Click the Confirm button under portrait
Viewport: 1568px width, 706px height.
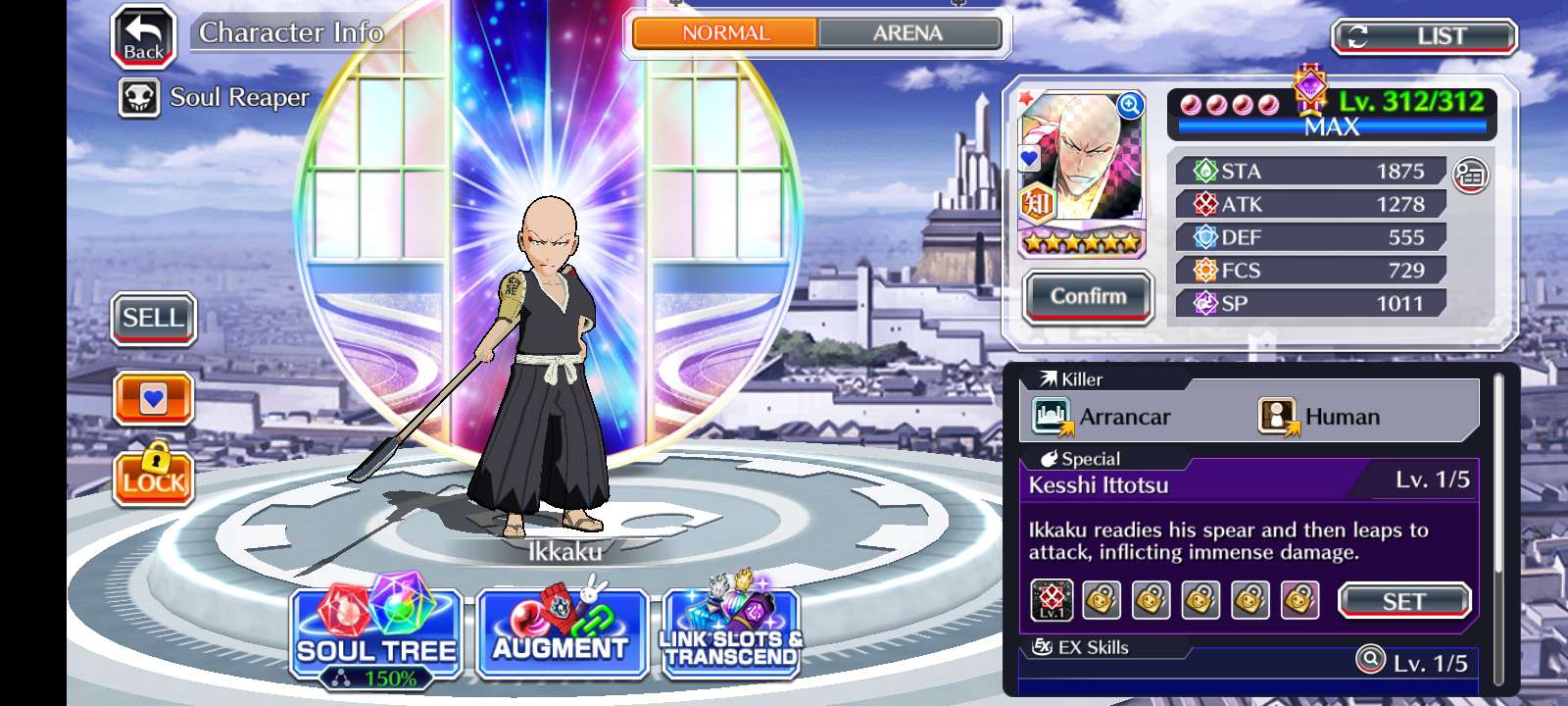click(x=1088, y=296)
